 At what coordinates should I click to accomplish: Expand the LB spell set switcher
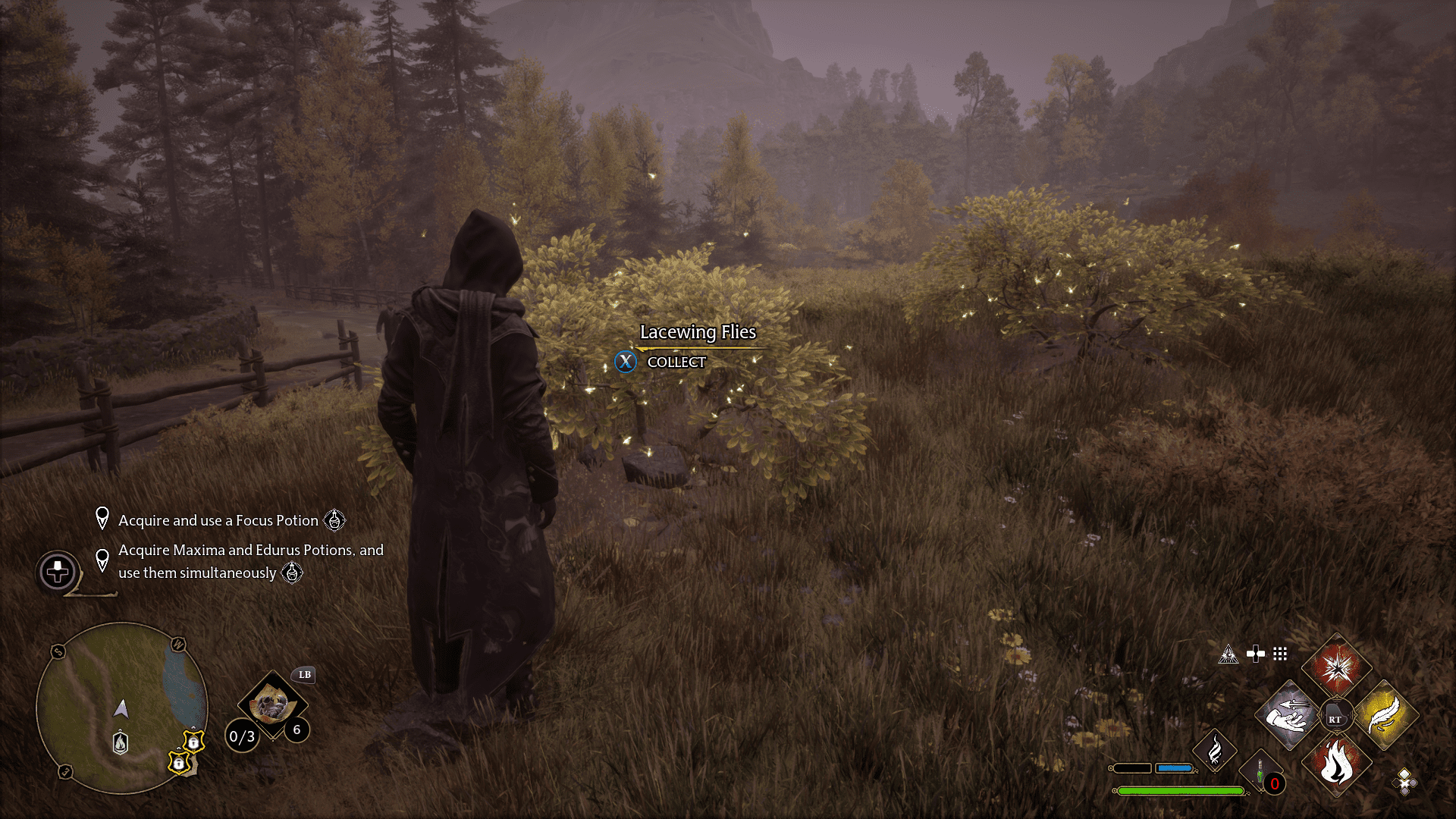pyautogui.click(x=304, y=675)
